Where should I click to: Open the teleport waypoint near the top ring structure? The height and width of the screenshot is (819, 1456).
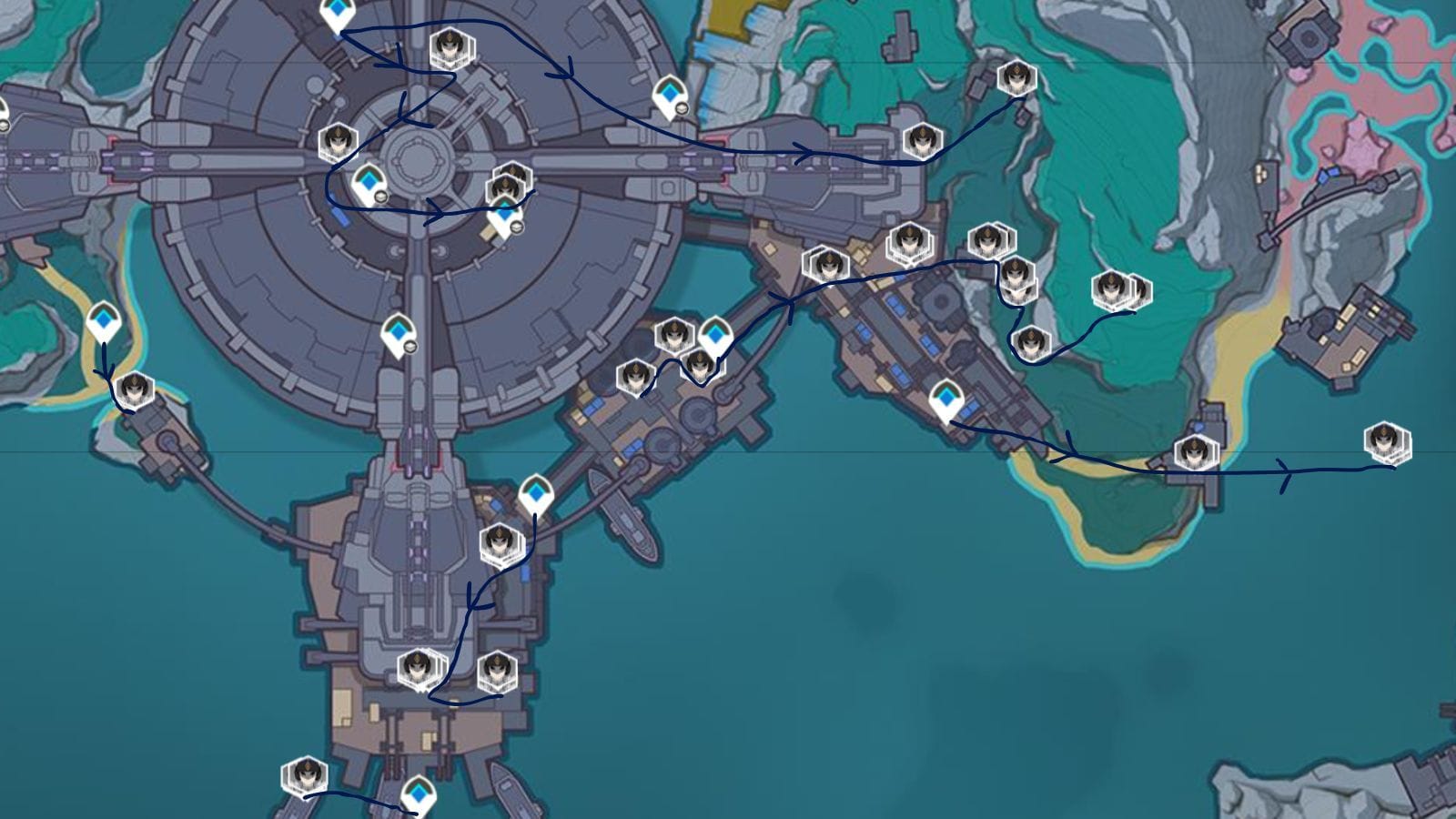(x=337, y=11)
